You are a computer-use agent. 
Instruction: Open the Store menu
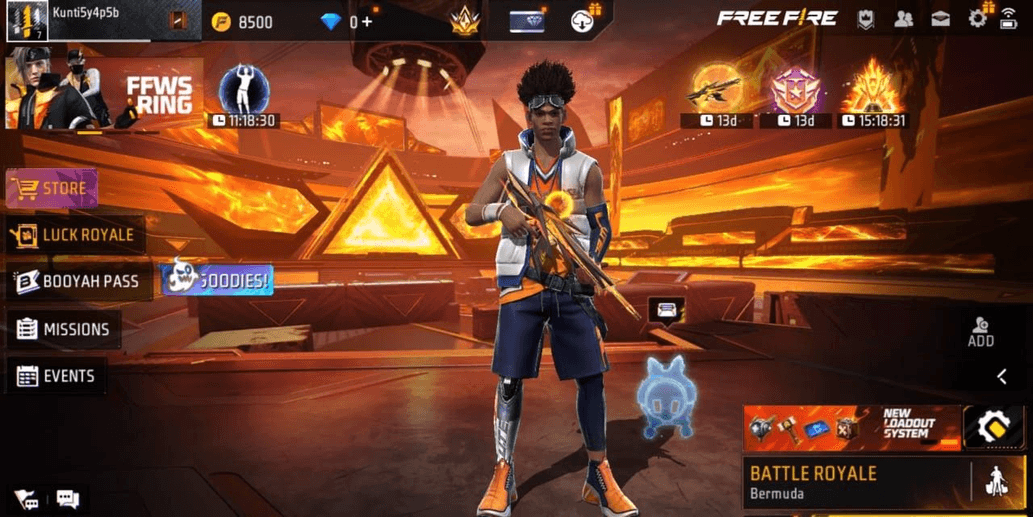(x=52, y=188)
